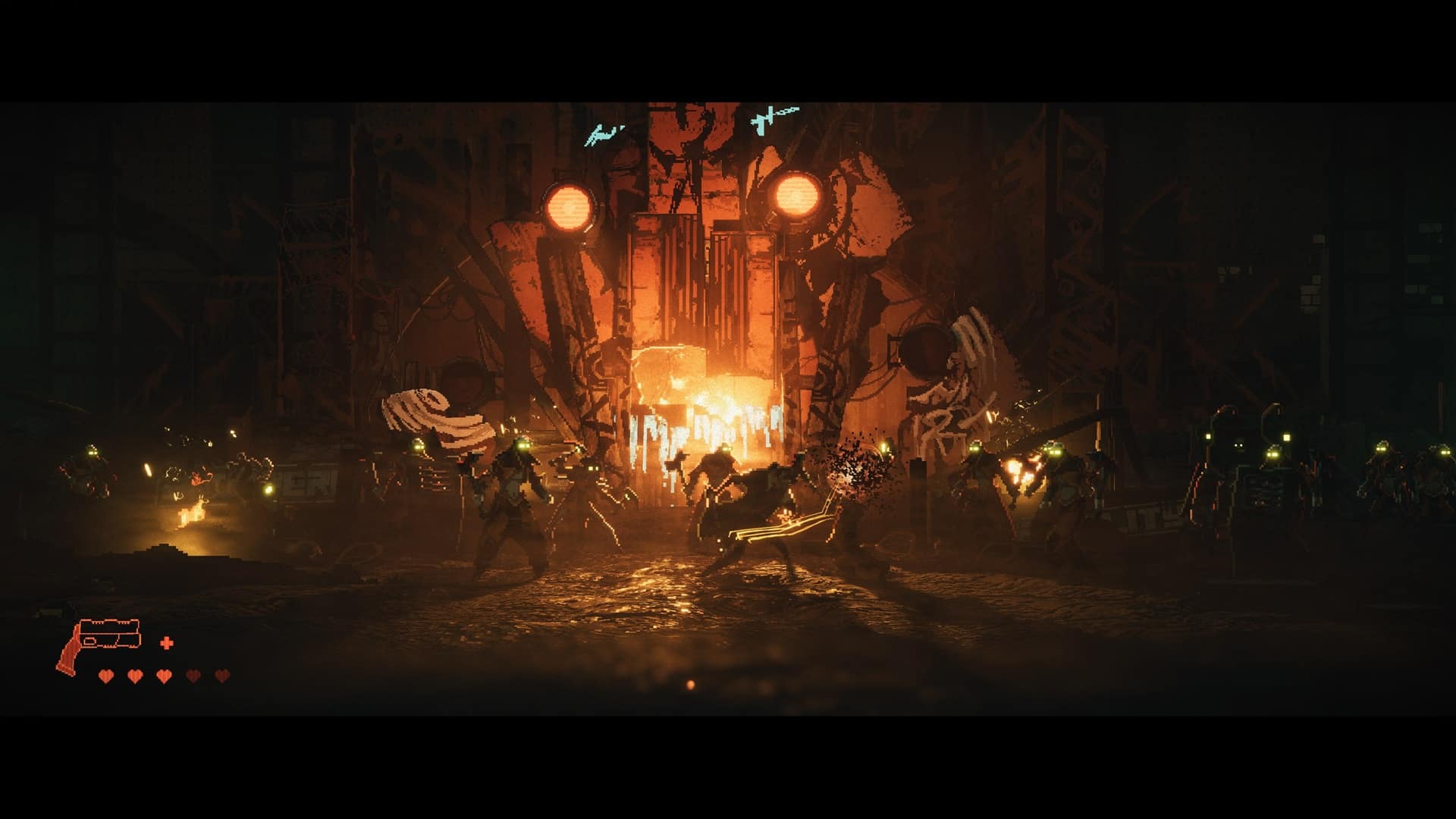Click the left glowing orange eye of the machine
Viewport: 1456px width, 819px height.
pos(570,206)
